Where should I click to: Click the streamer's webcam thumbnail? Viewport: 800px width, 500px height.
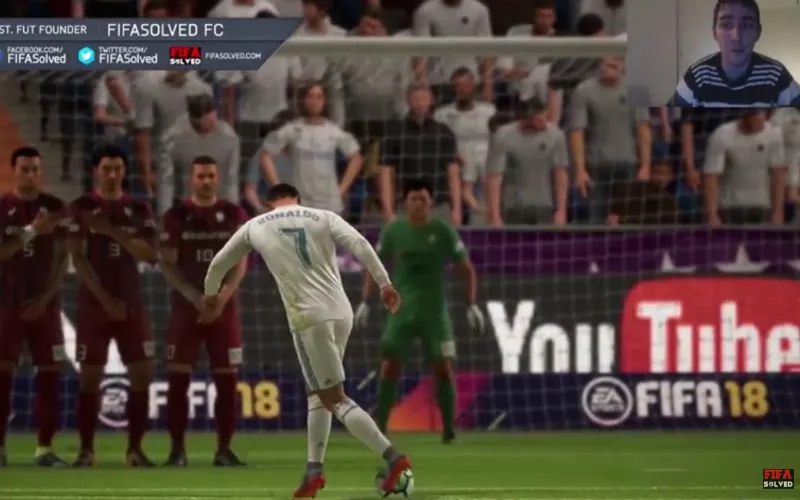click(x=737, y=53)
